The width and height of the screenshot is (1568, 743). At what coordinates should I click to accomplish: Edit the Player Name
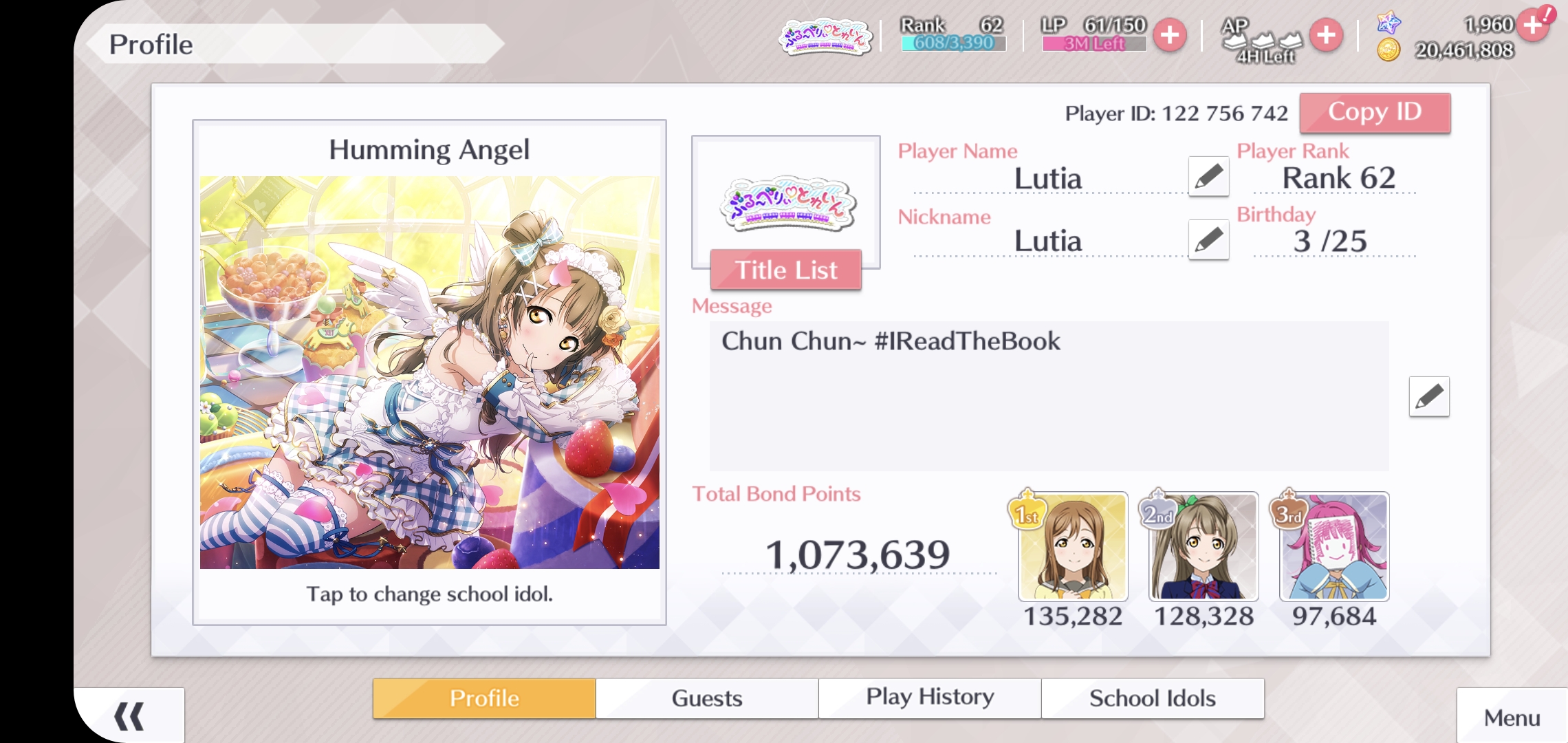tap(1208, 176)
